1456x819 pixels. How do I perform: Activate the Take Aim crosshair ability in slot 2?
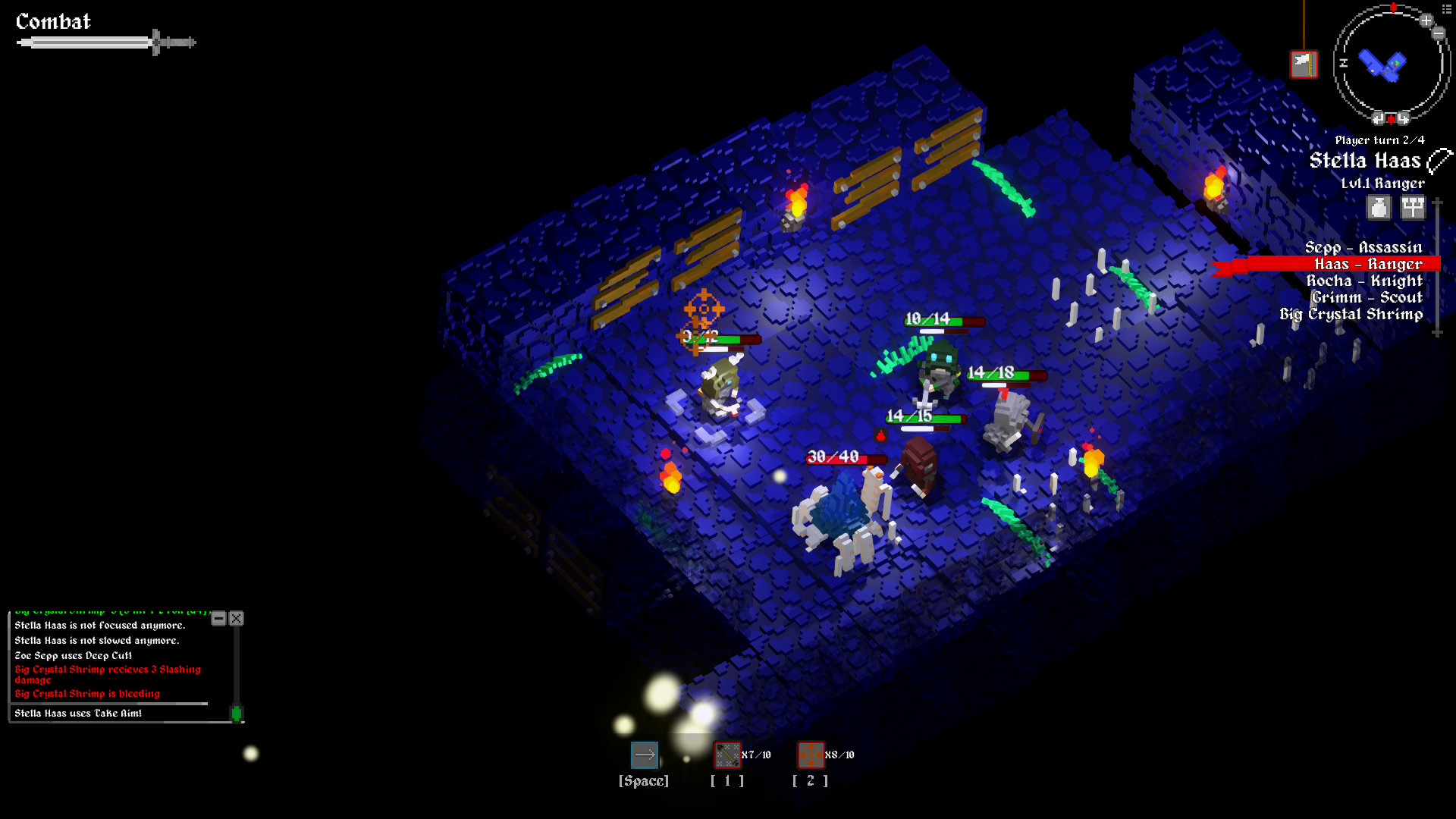click(x=810, y=755)
